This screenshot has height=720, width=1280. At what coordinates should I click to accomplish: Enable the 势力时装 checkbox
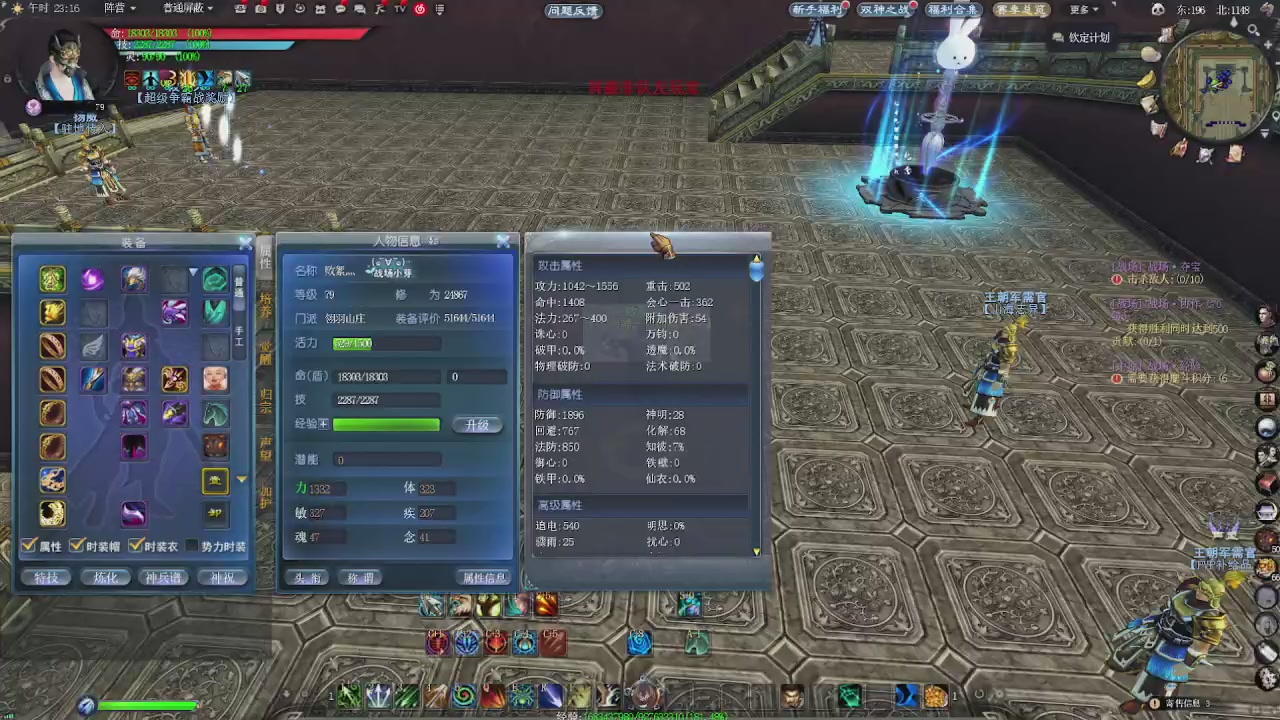pyautogui.click(x=190, y=546)
